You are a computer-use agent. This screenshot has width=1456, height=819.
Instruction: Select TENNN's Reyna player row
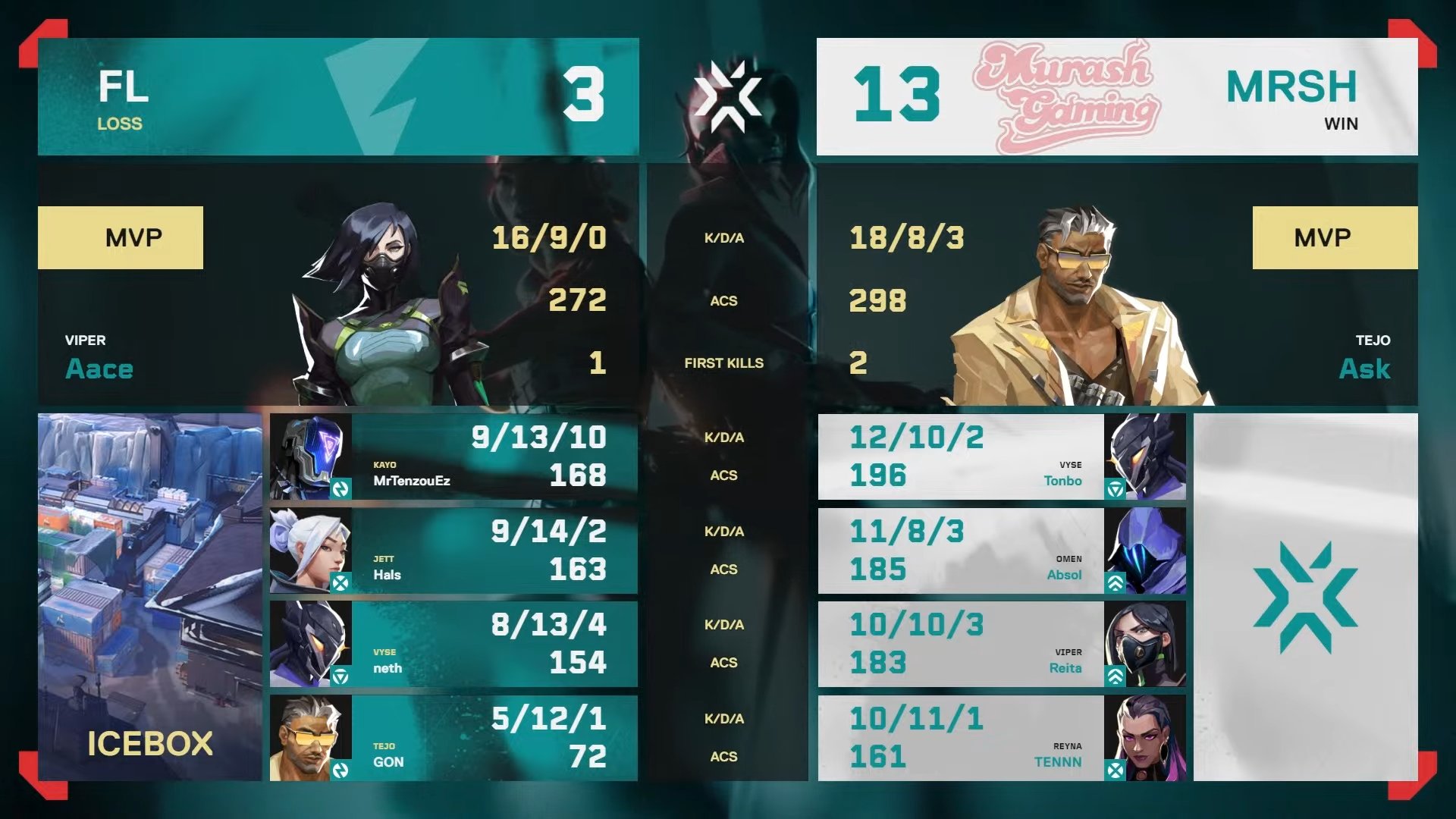pos(1001,738)
